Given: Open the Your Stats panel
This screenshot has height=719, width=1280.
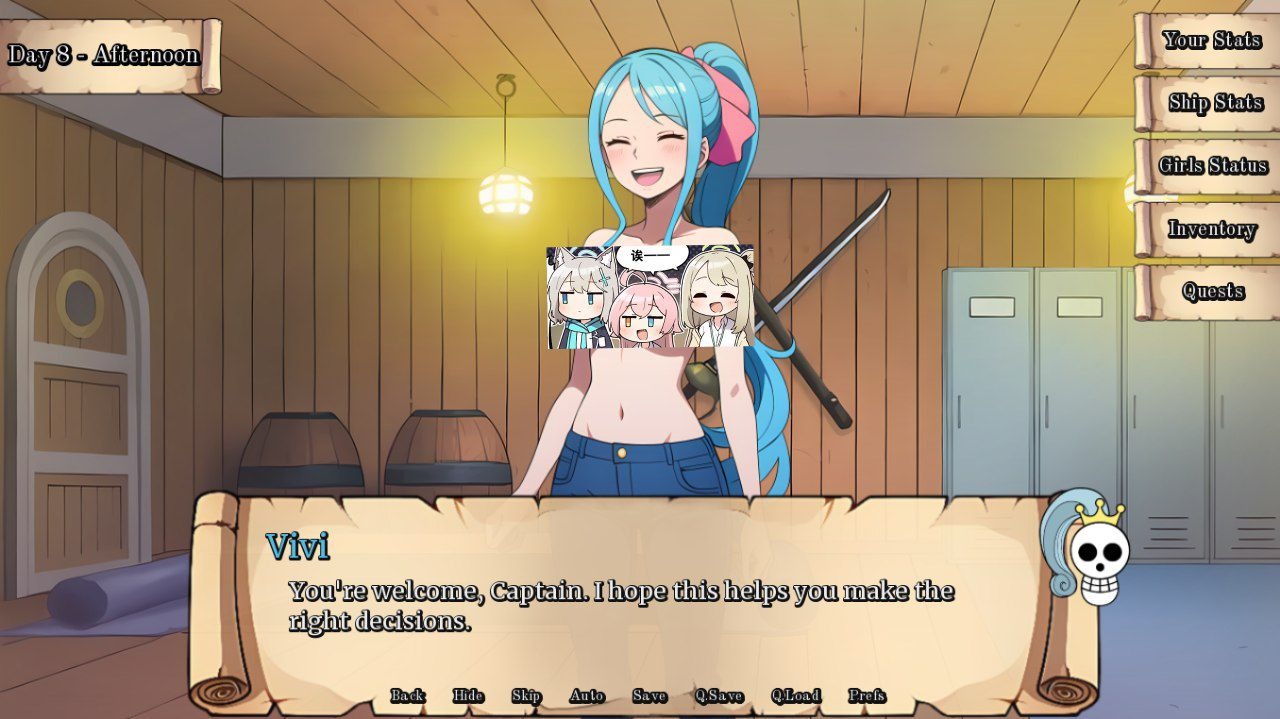Looking at the screenshot, I should tap(1211, 40).
